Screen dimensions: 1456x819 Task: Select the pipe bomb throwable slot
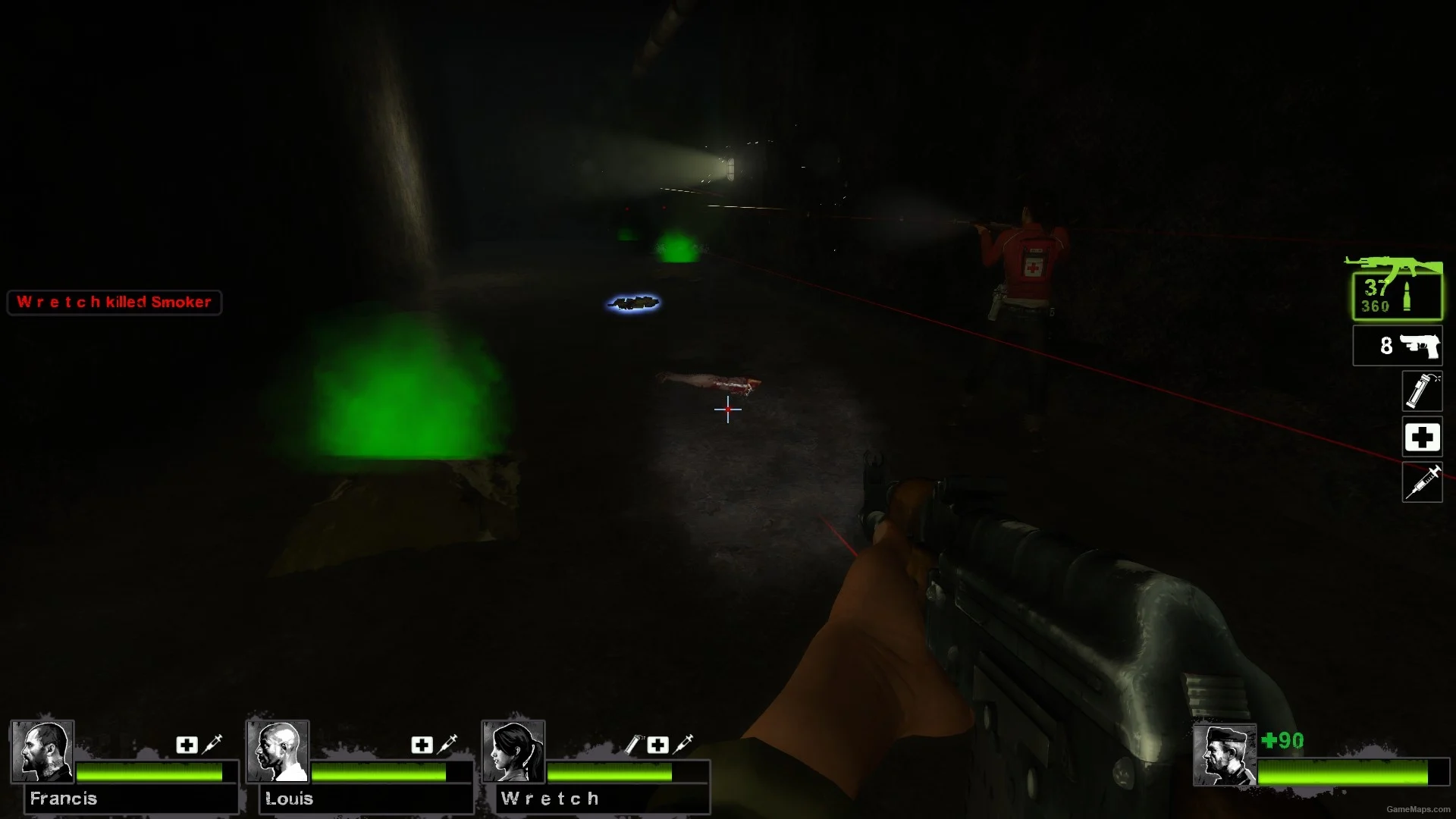tap(1421, 391)
